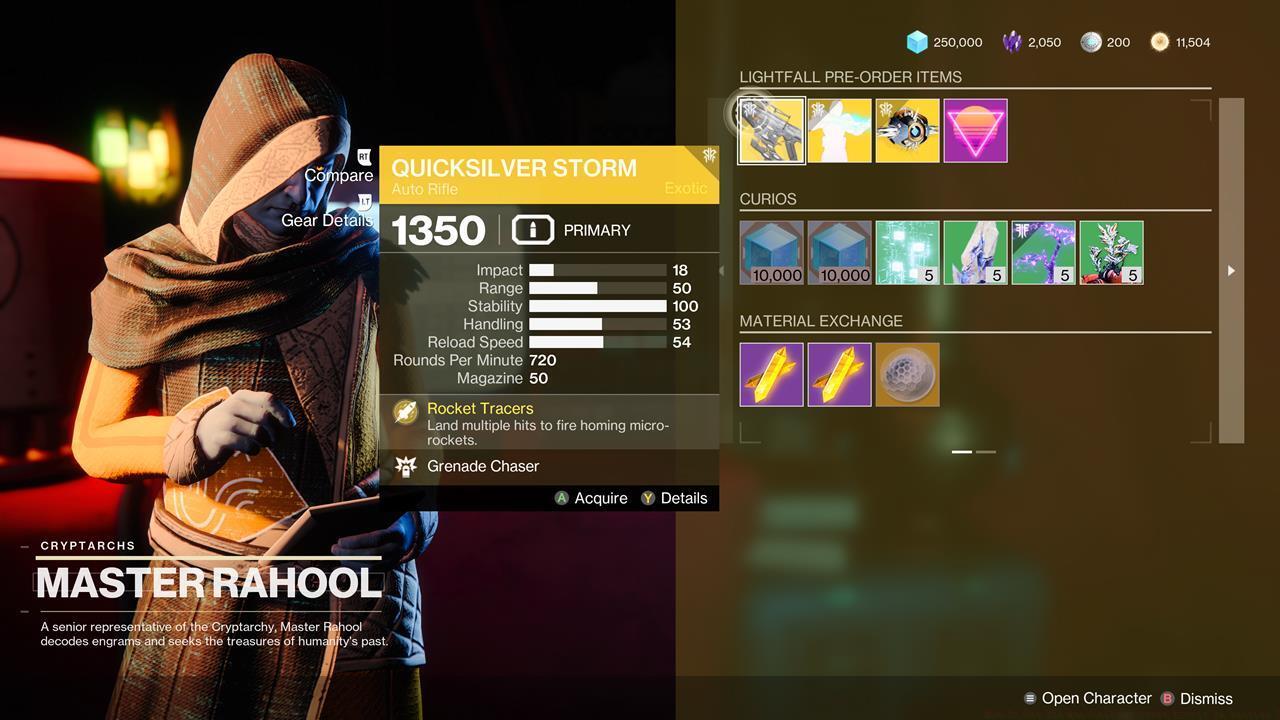
Task: Open Character from the bottom menu
Action: pos(1090,698)
